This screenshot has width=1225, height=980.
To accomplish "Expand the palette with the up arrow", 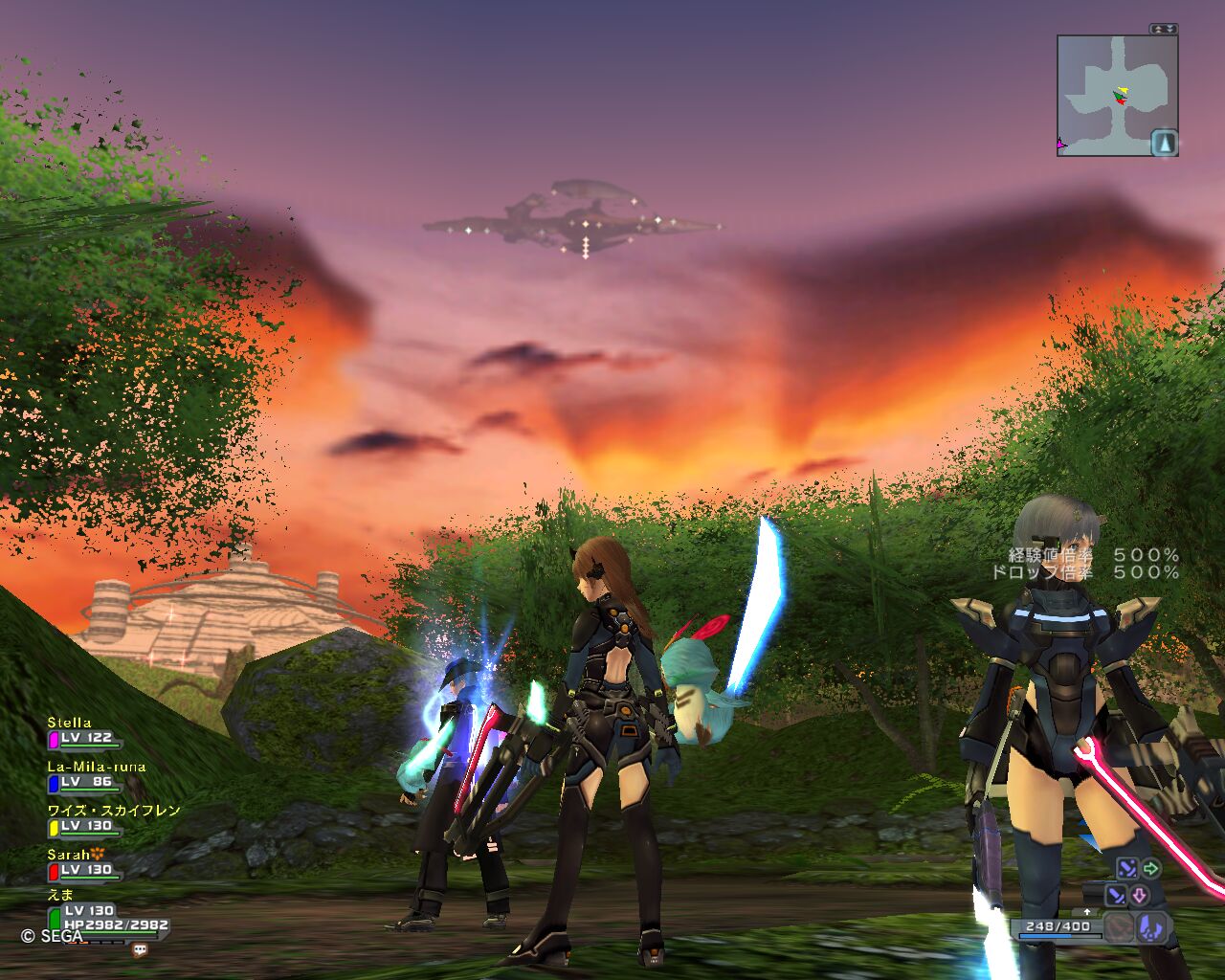I will tap(1086, 912).
